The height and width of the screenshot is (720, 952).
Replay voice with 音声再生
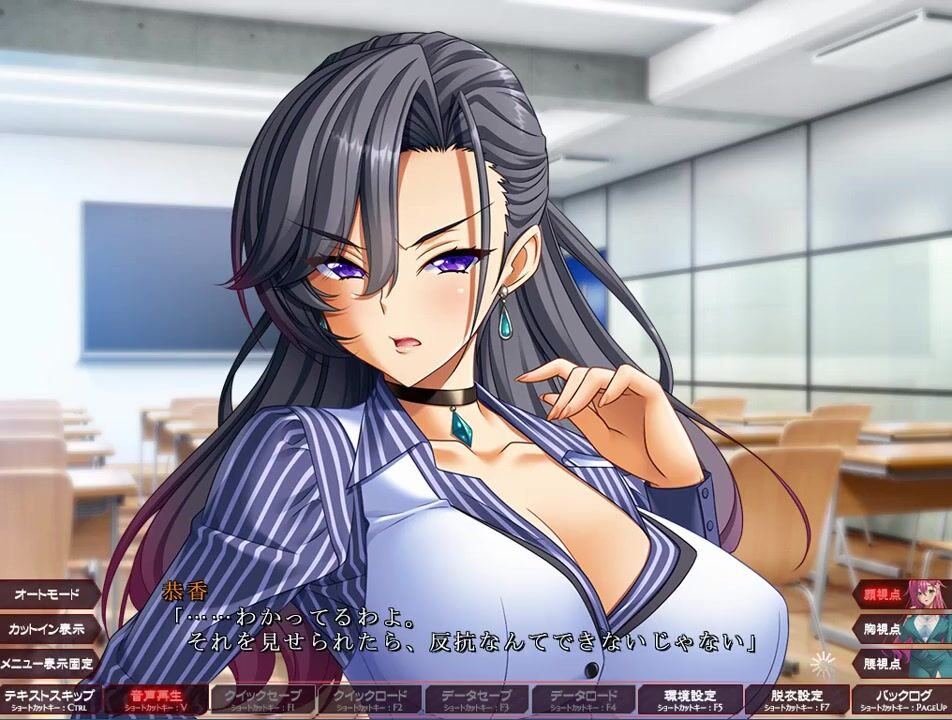click(x=153, y=699)
